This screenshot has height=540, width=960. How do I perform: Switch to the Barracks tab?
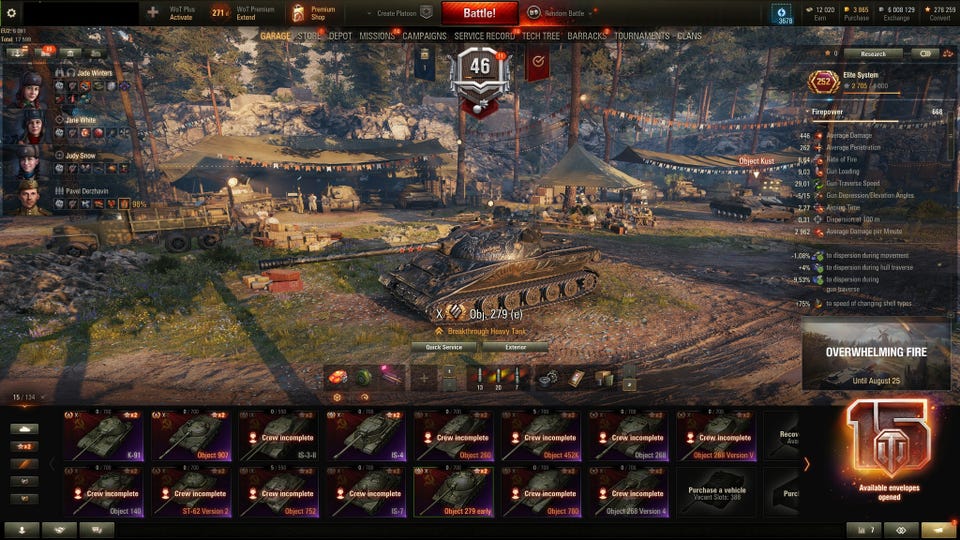coord(587,36)
